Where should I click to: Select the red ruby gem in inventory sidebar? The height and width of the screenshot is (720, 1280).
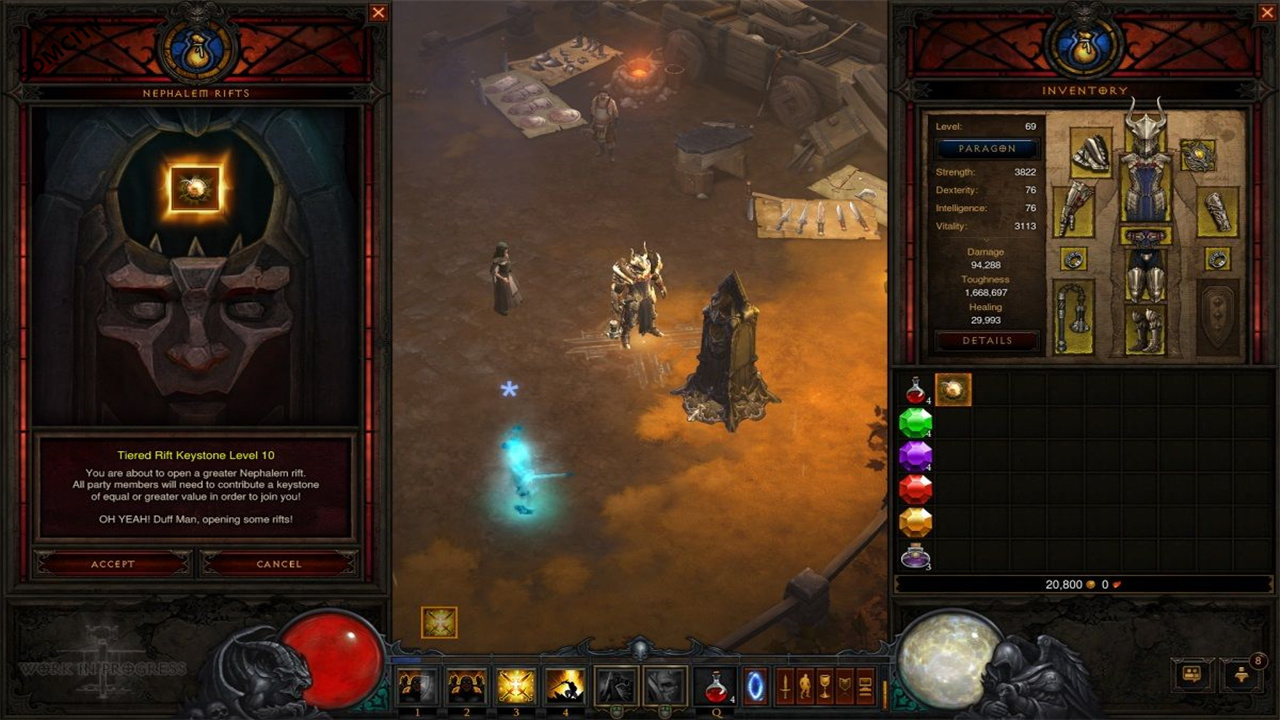point(916,490)
